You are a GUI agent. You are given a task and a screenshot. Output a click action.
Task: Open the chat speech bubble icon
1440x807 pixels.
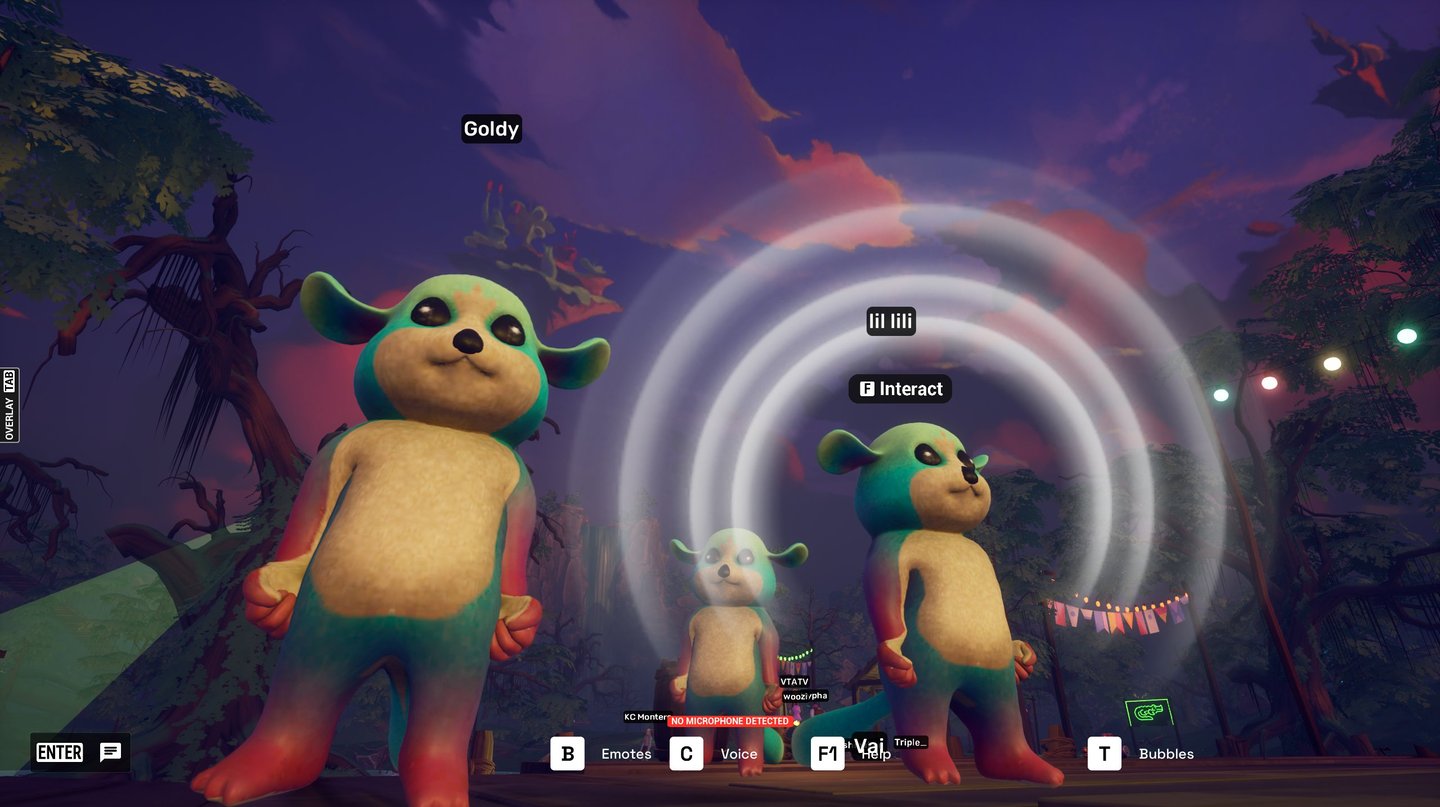click(x=110, y=753)
